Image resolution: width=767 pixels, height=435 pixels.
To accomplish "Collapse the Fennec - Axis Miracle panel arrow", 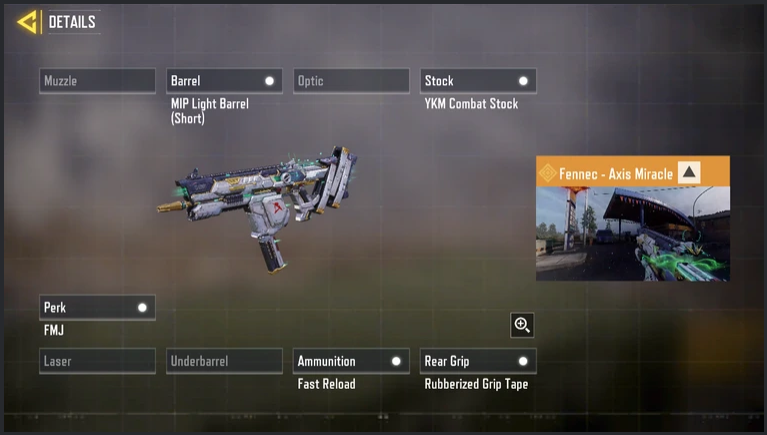I will coord(689,173).
